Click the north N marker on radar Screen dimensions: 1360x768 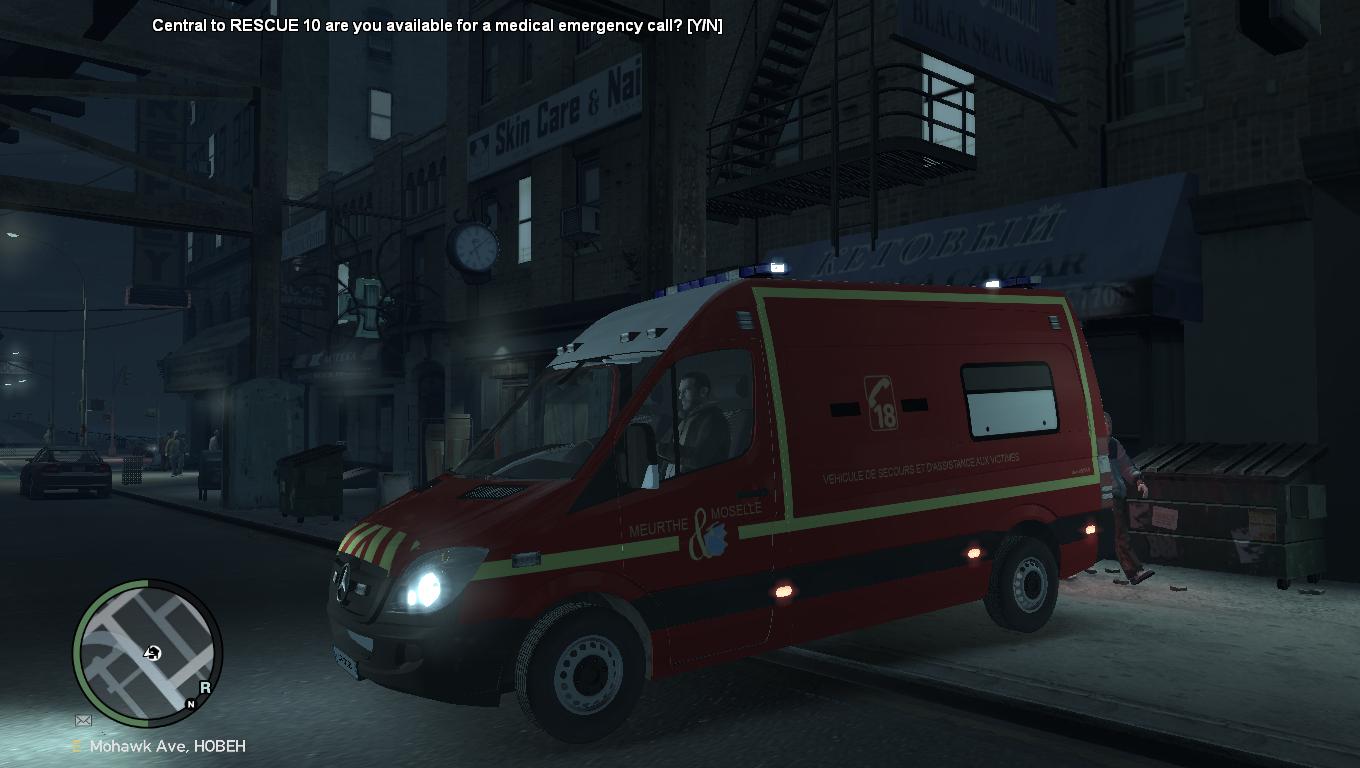coord(191,704)
